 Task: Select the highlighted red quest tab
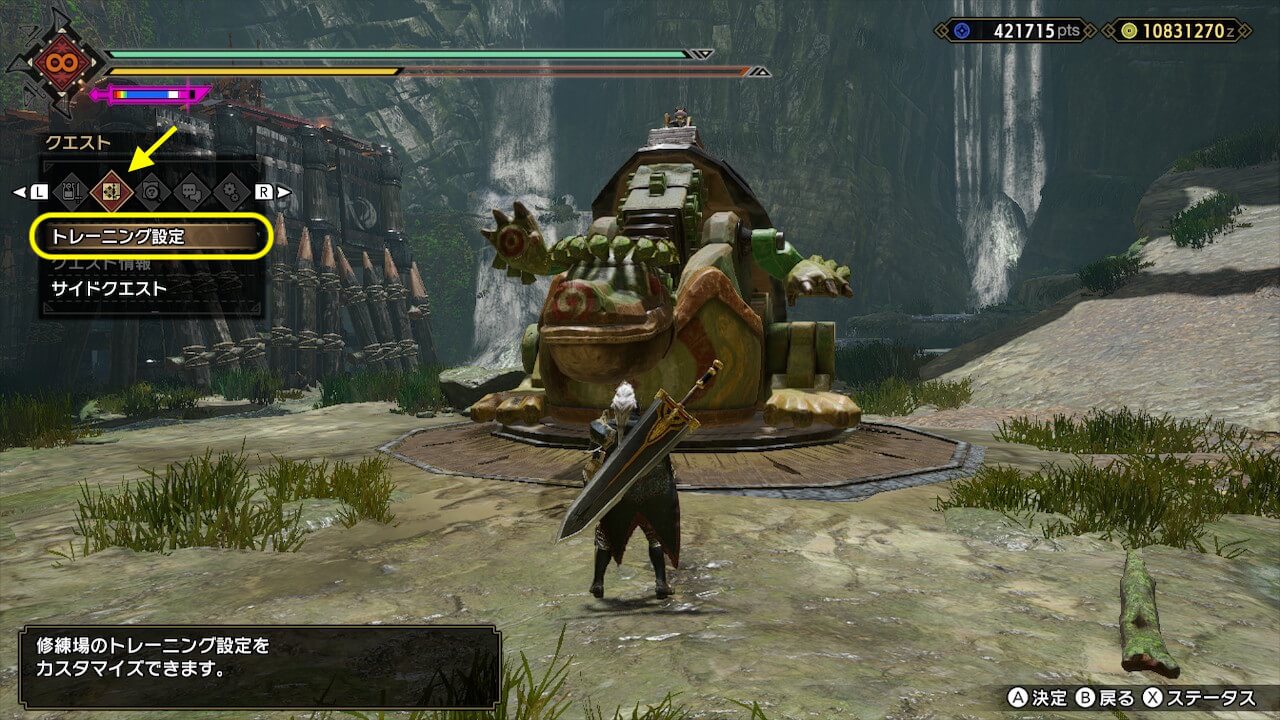[111, 190]
